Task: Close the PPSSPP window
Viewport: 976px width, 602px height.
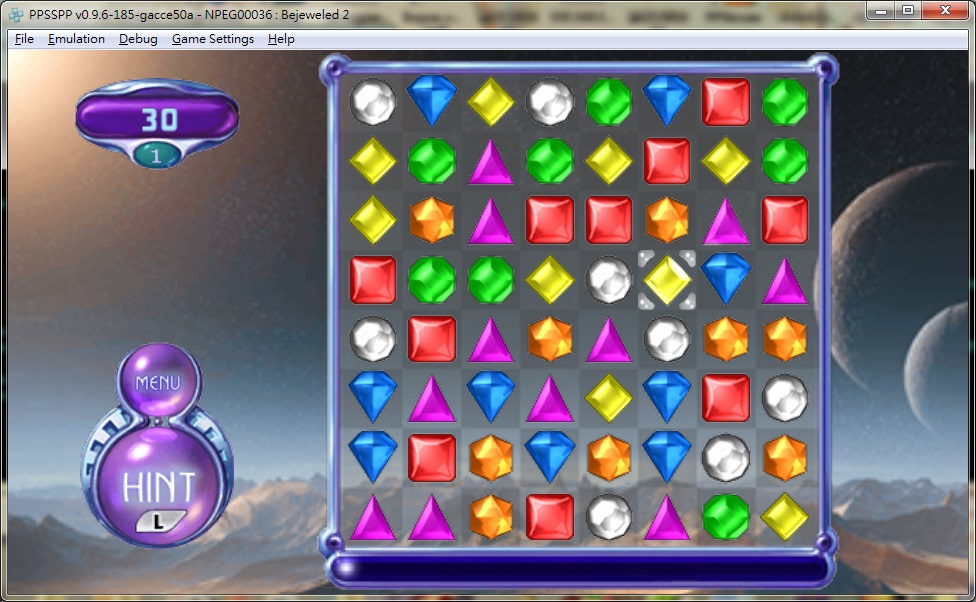Action: 945,10
